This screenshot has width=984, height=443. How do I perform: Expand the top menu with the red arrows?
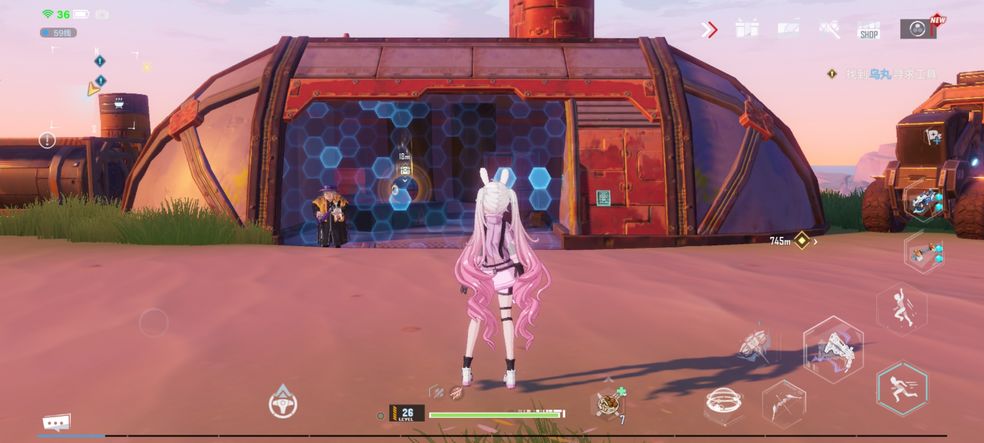click(710, 29)
